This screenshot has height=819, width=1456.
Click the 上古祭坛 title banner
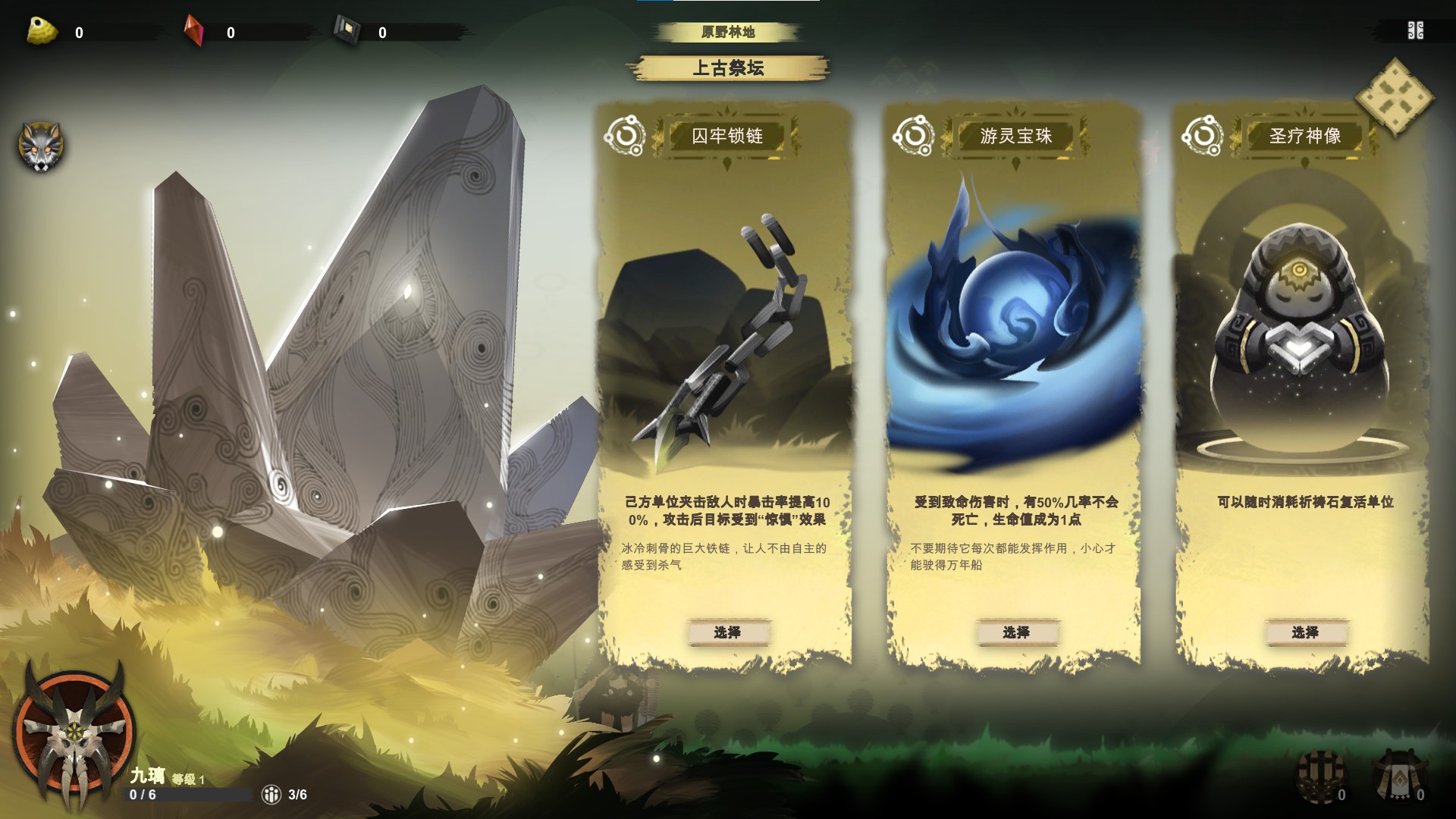[730, 68]
